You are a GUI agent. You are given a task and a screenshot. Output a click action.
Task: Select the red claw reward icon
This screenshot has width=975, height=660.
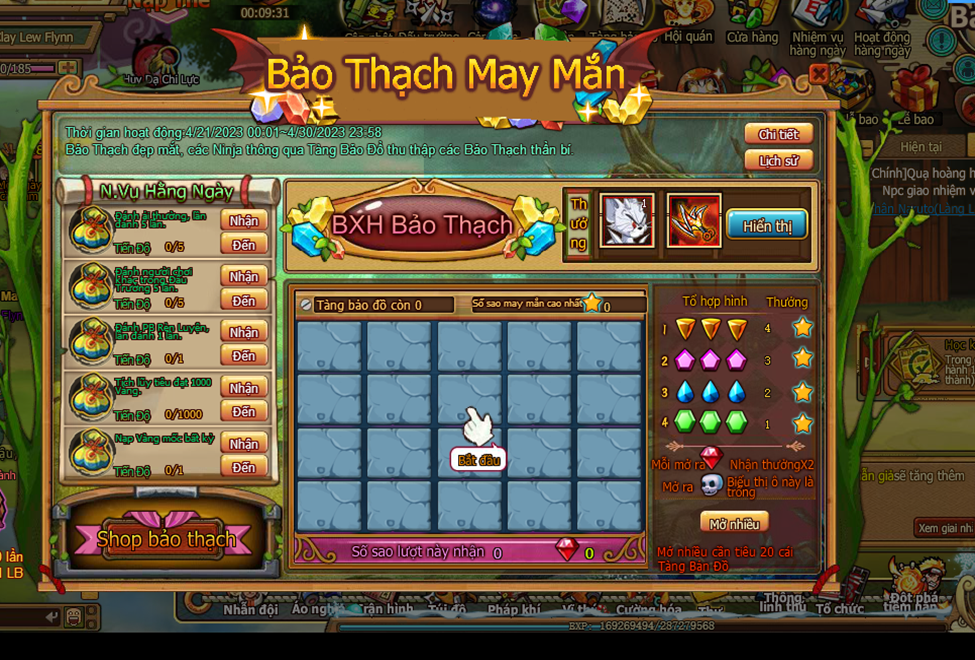click(x=693, y=221)
